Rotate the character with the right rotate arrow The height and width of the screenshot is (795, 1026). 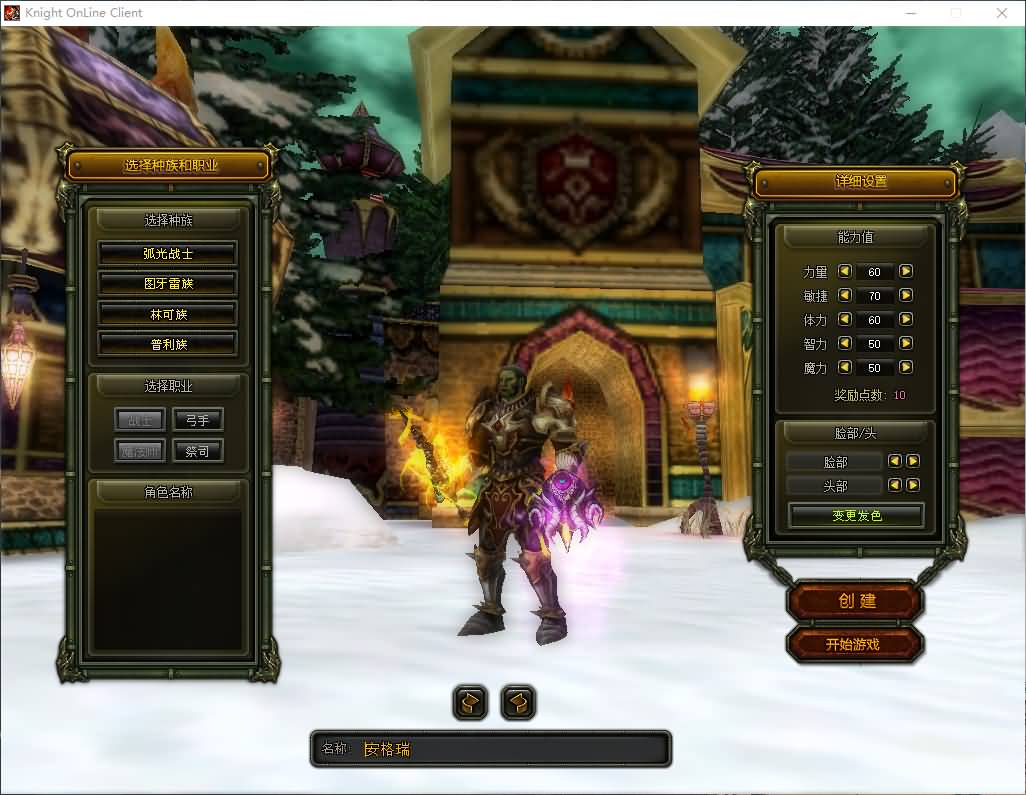[517, 703]
